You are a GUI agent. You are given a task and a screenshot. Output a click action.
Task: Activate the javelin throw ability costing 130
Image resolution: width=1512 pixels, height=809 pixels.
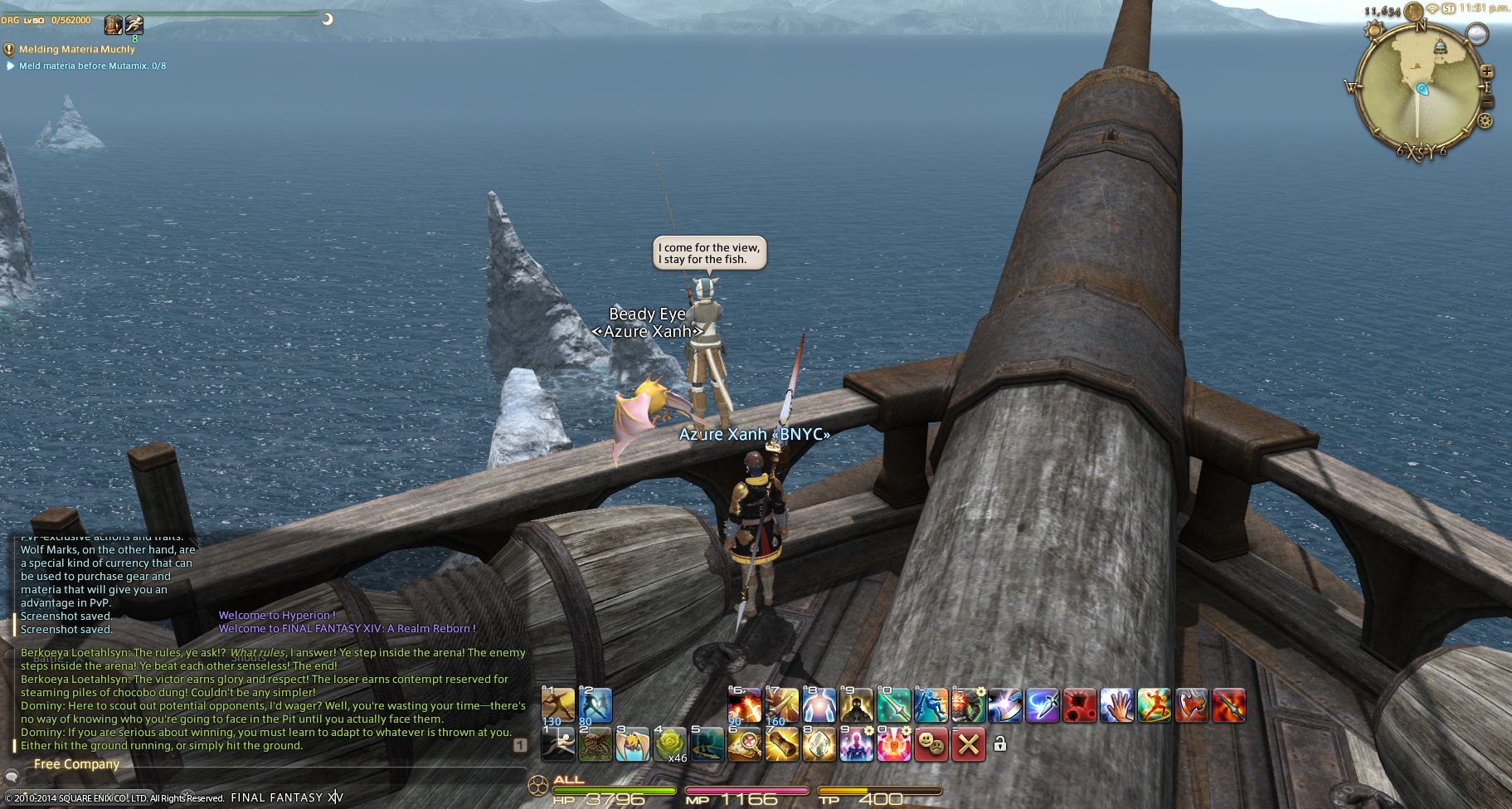[x=557, y=705]
